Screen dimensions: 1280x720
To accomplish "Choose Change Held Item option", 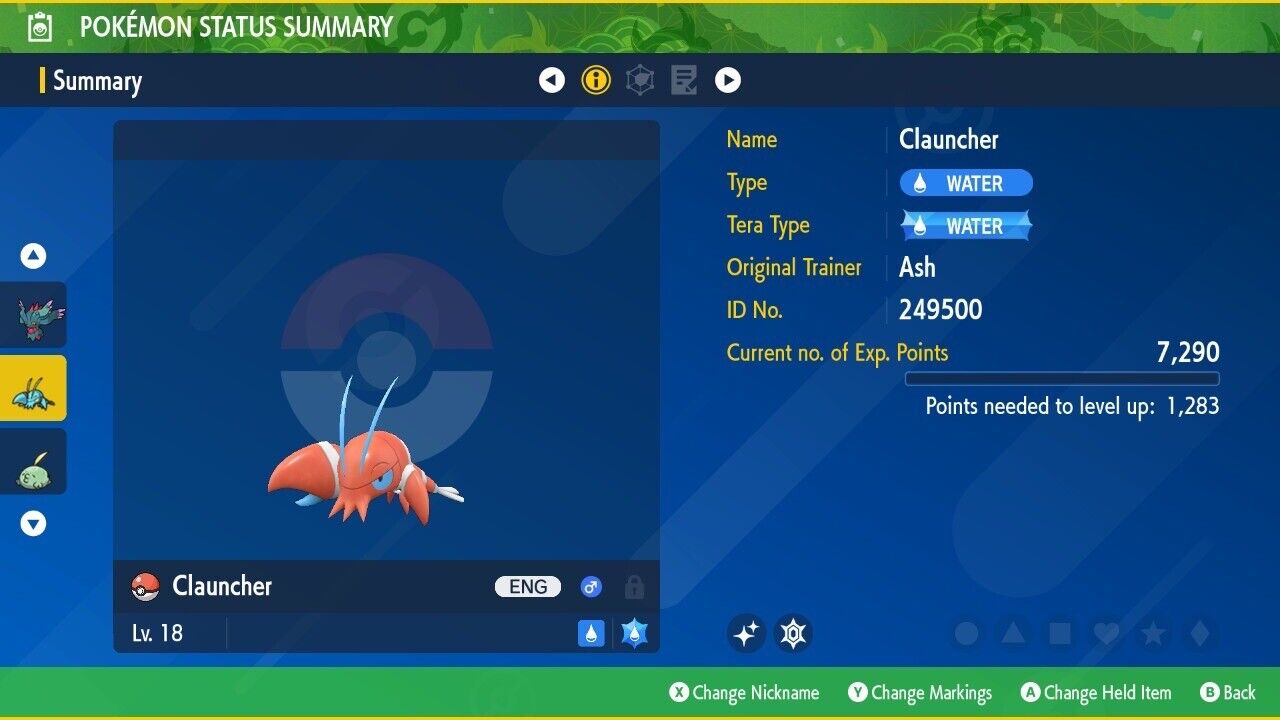I will click(x=1095, y=693).
